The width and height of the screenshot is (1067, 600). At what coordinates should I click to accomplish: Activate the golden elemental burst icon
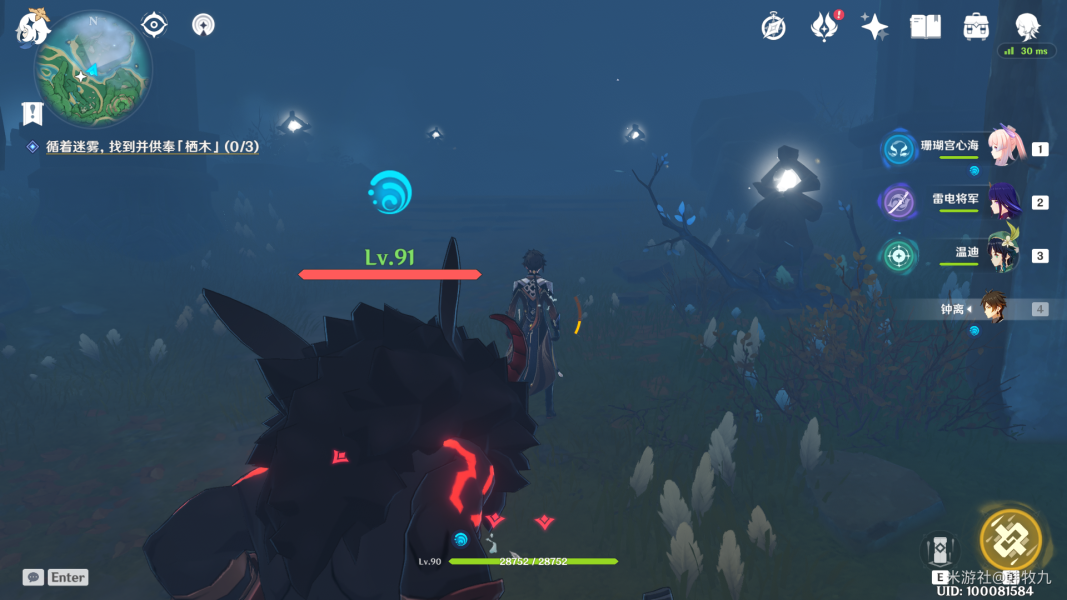1010,539
